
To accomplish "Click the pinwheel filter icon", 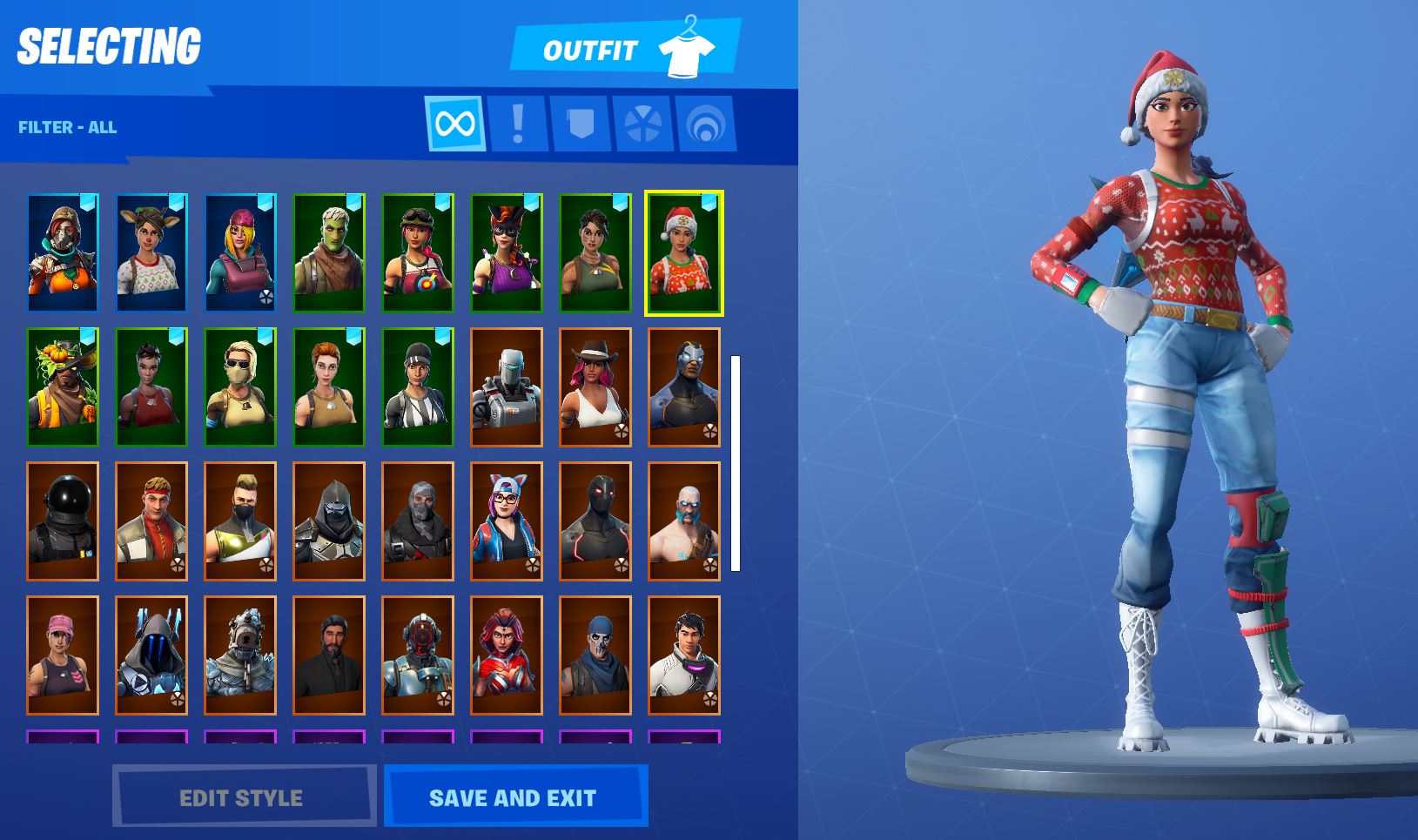I will click(x=643, y=123).
